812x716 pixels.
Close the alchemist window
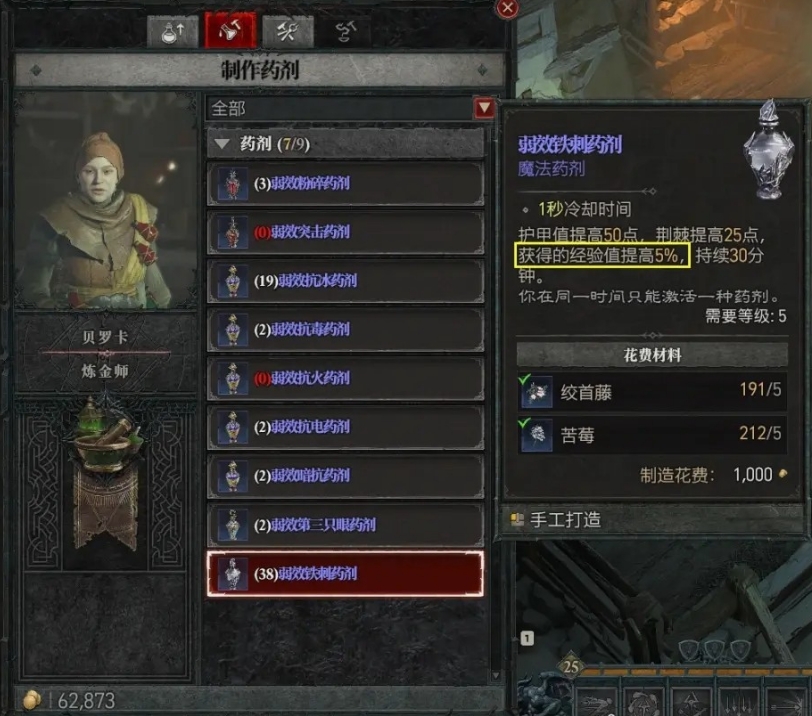tap(508, 8)
